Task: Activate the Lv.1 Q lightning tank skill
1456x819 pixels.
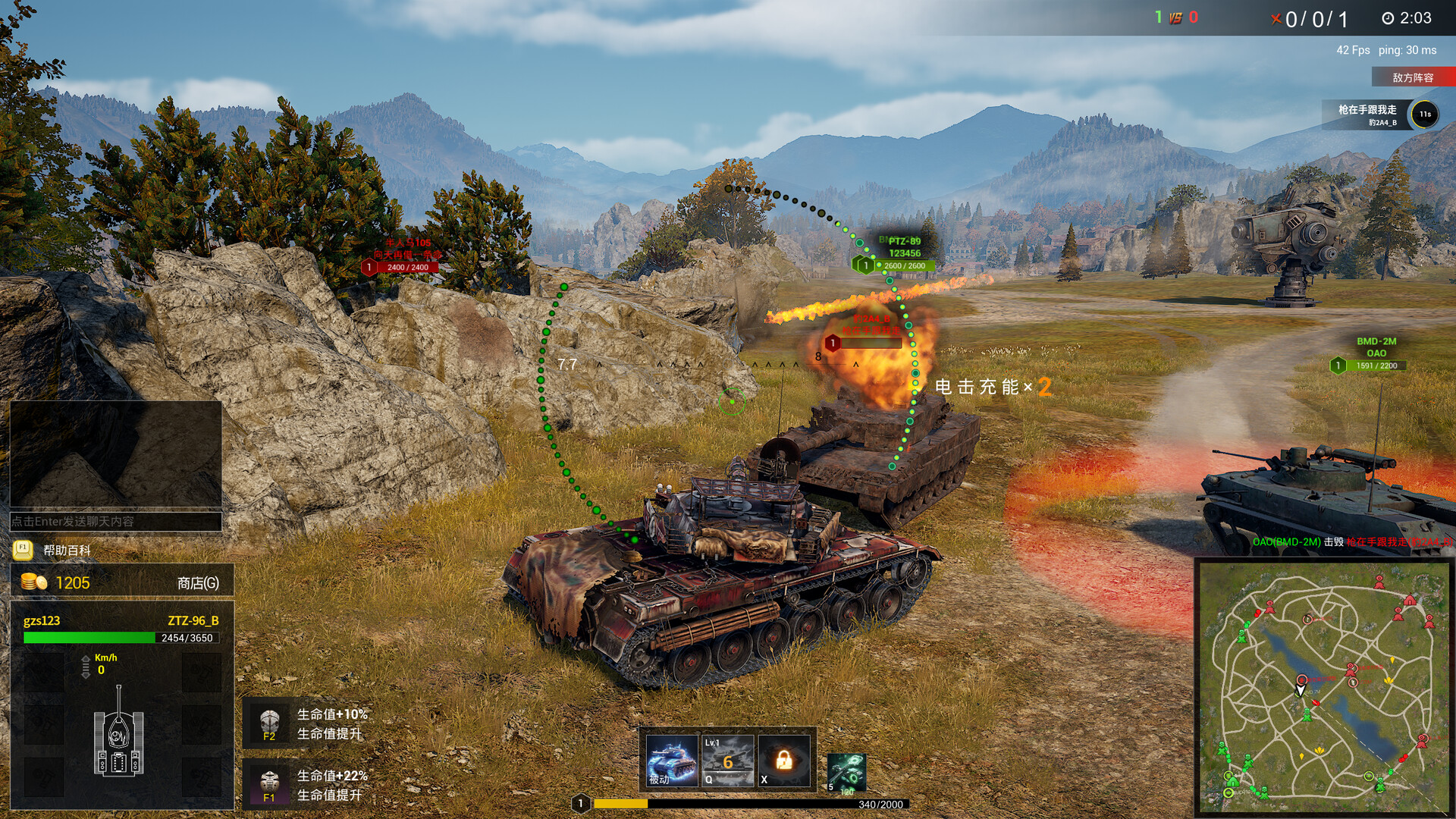Action: click(x=727, y=760)
